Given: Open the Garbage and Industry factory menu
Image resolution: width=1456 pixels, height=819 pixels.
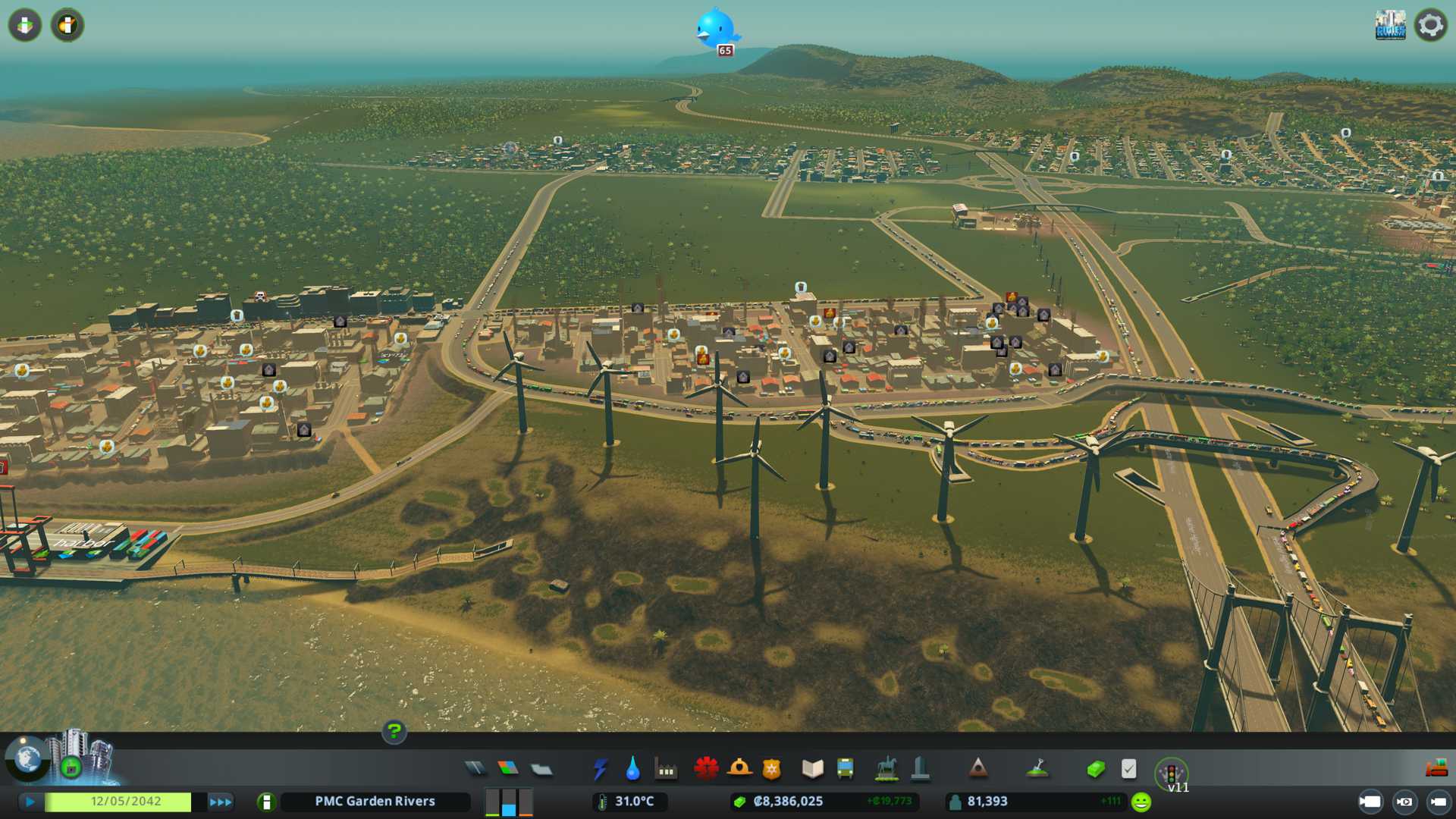Looking at the screenshot, I should tap(666, 770).
